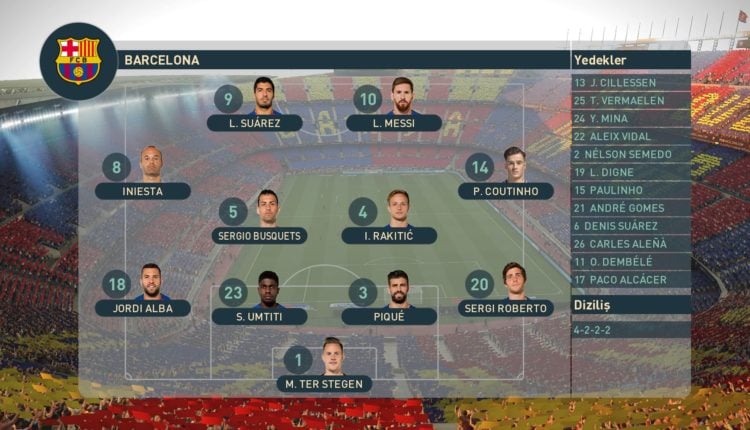The image size is (750, 430).
Task: Choose Denis Suárez in the substitutes list
Action: click(631, 226)
